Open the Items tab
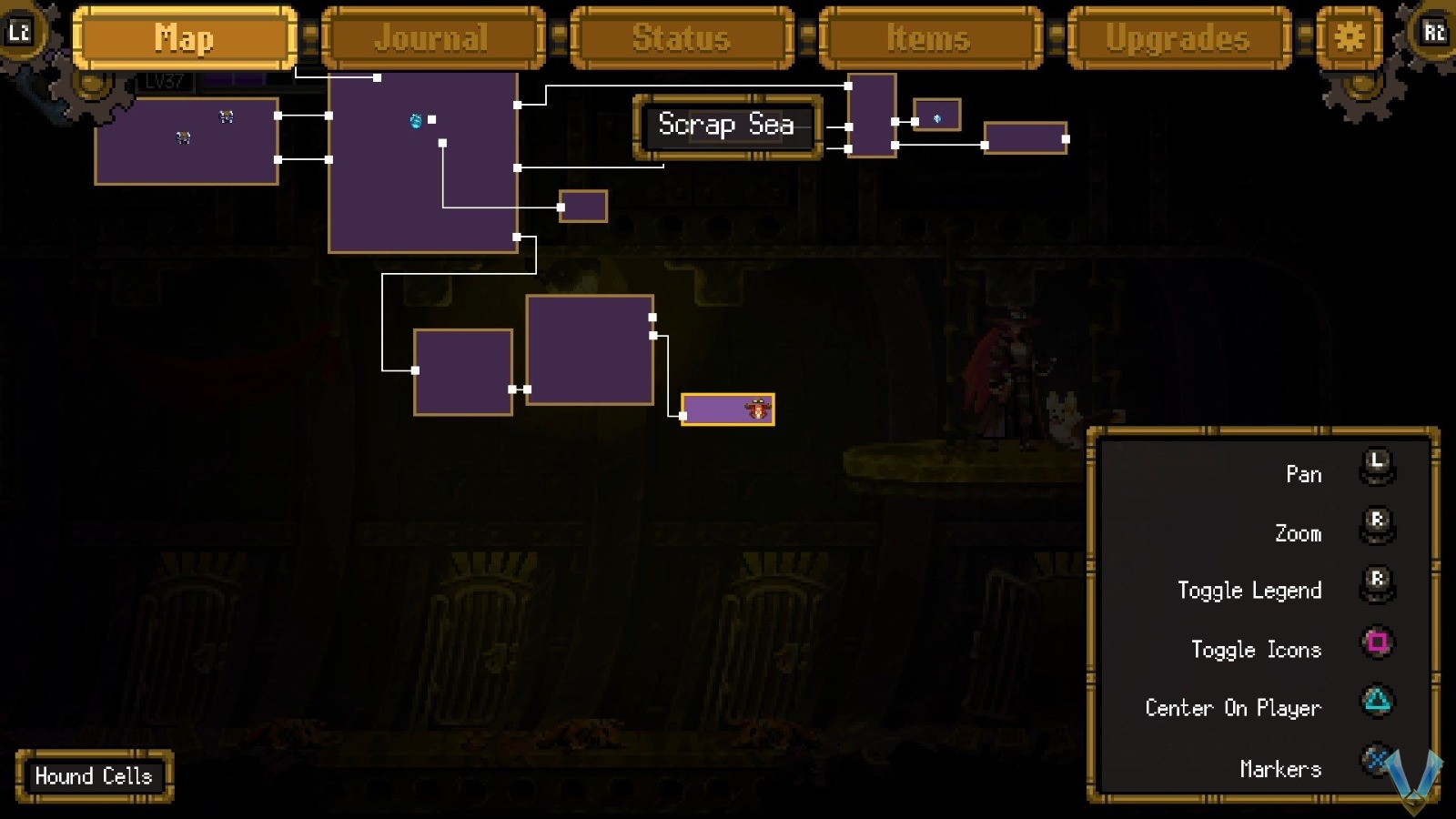The width and height of the screenshot is (1456, 819). (929, 37)
